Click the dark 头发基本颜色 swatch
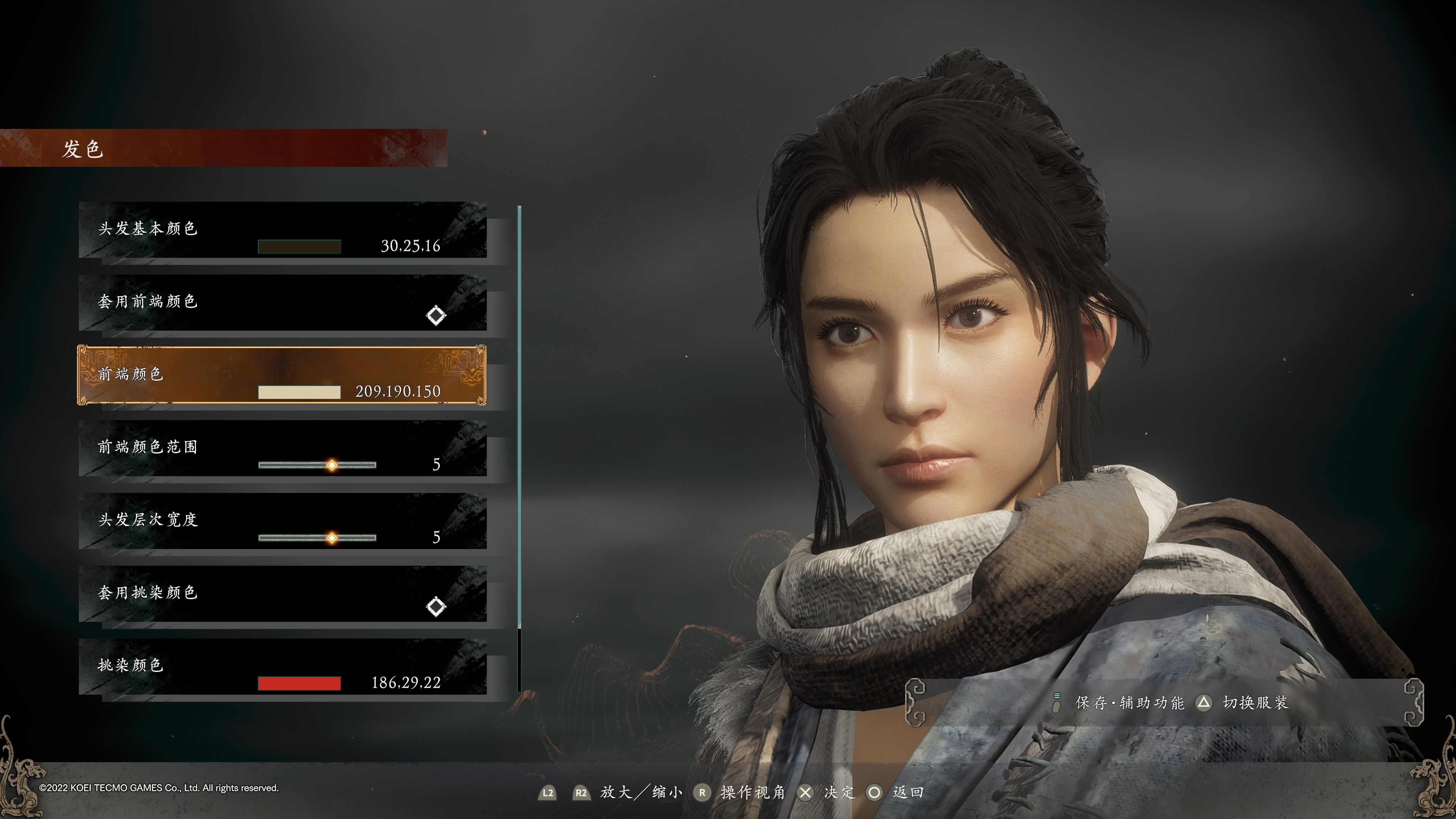This screenshot has width=1456, height=819. coord(299,246)
